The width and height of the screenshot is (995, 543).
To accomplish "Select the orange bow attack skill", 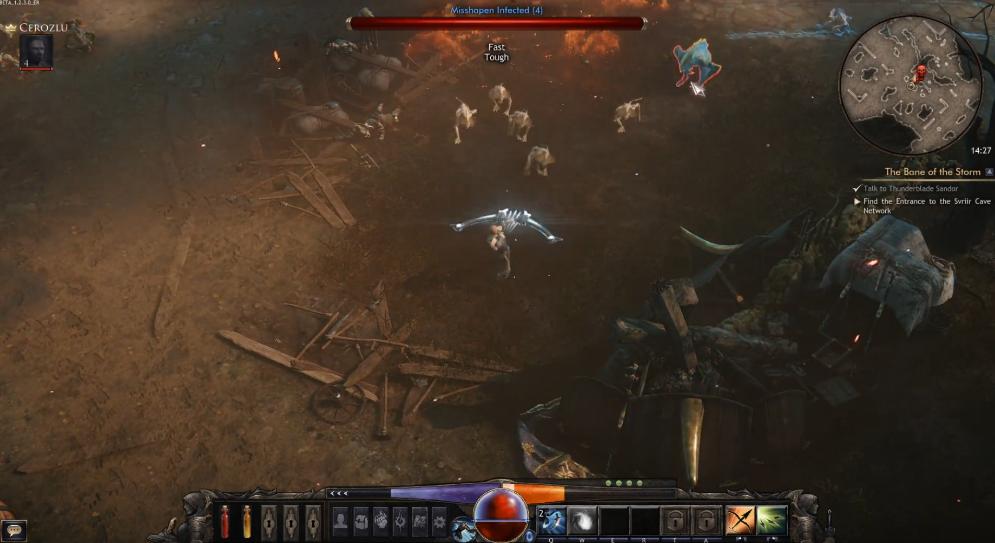I will 740,520.
